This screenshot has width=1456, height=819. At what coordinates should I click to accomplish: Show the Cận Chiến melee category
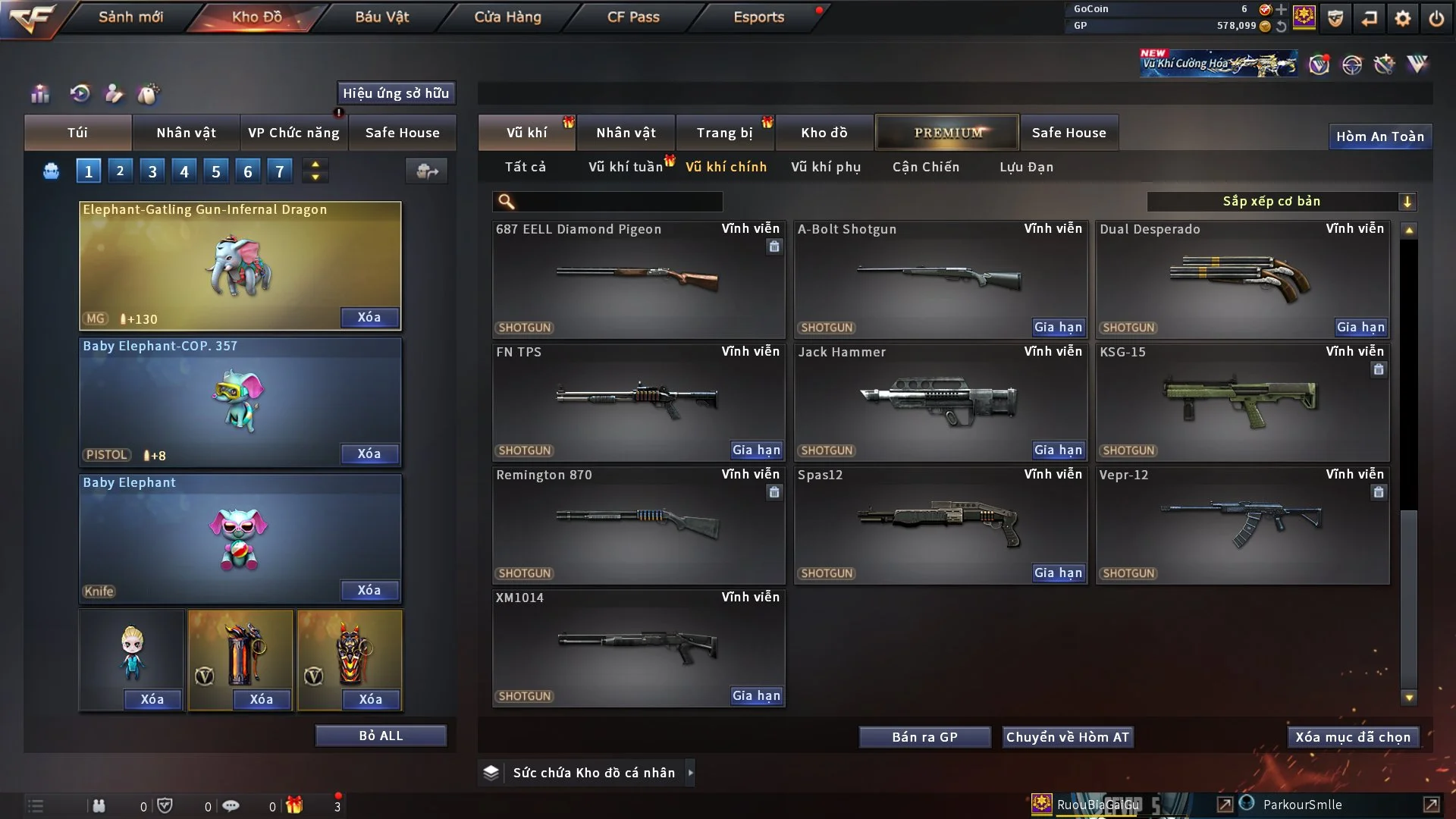click(926, 167)
